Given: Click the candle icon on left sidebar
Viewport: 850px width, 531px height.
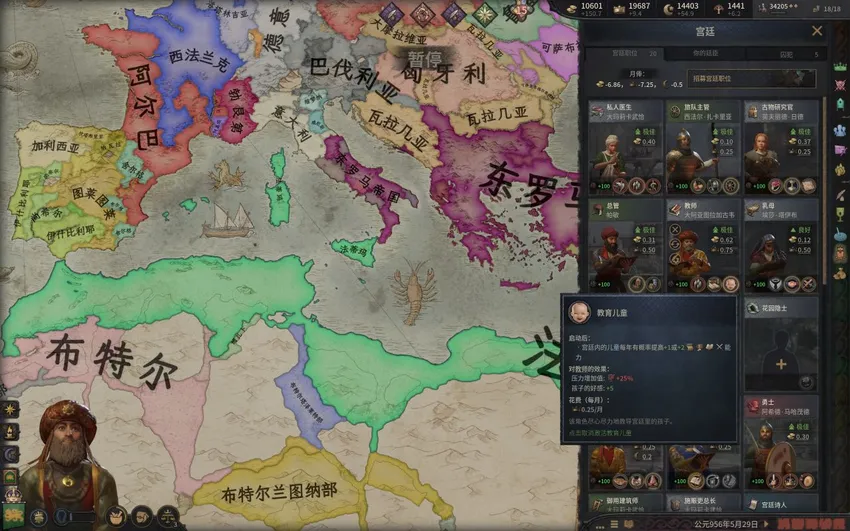Looking at the screenshot, I should point(11,429).
